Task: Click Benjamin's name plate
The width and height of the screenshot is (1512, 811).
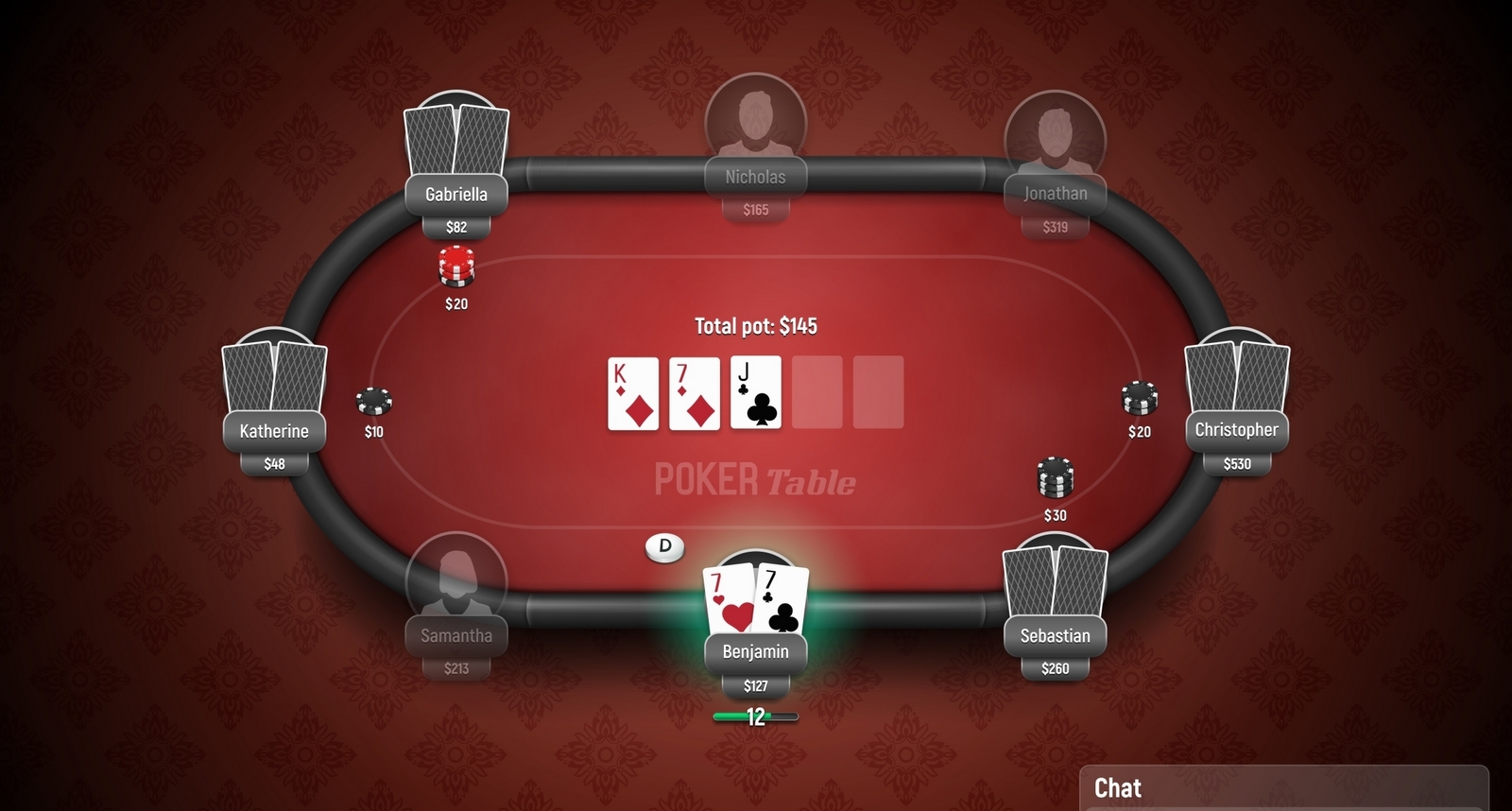Action: point(755,652)
